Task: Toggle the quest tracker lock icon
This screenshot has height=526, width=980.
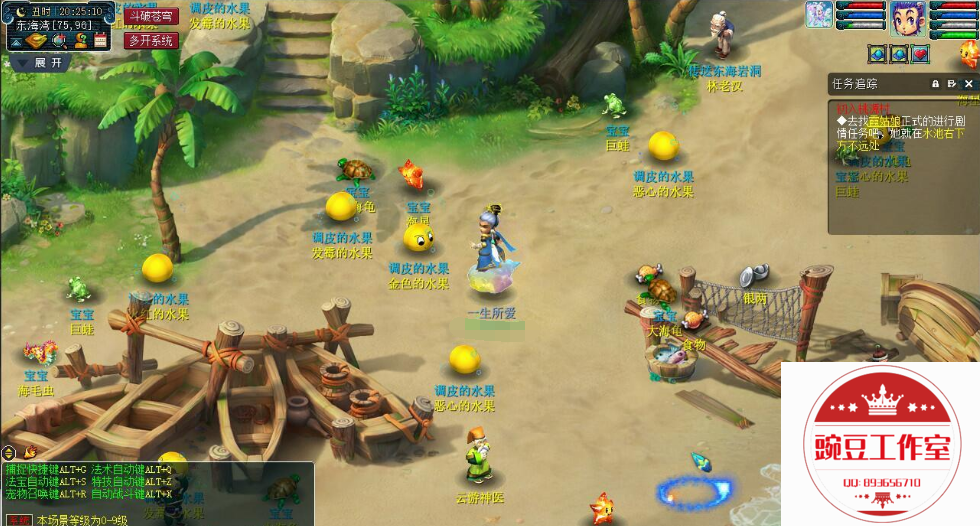Action: point(936,84)
